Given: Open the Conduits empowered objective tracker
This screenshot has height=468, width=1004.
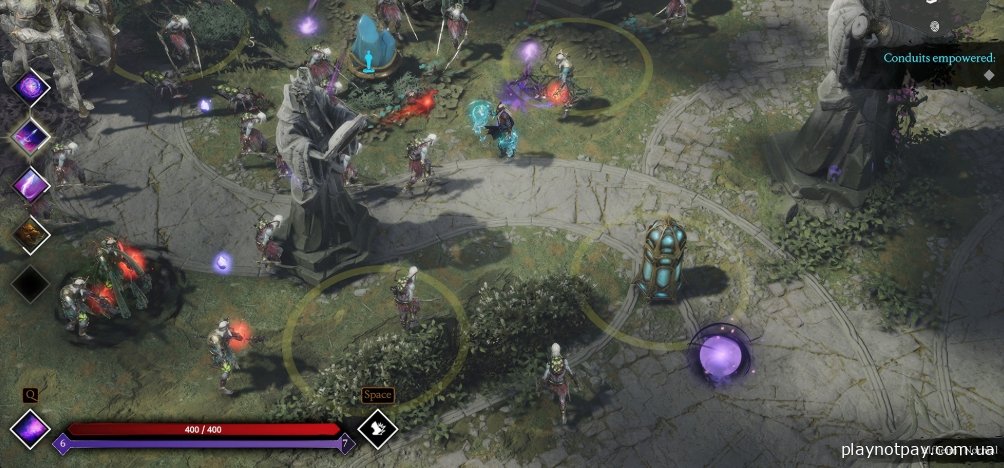Looking at the screenshot, I should point(939,58).
